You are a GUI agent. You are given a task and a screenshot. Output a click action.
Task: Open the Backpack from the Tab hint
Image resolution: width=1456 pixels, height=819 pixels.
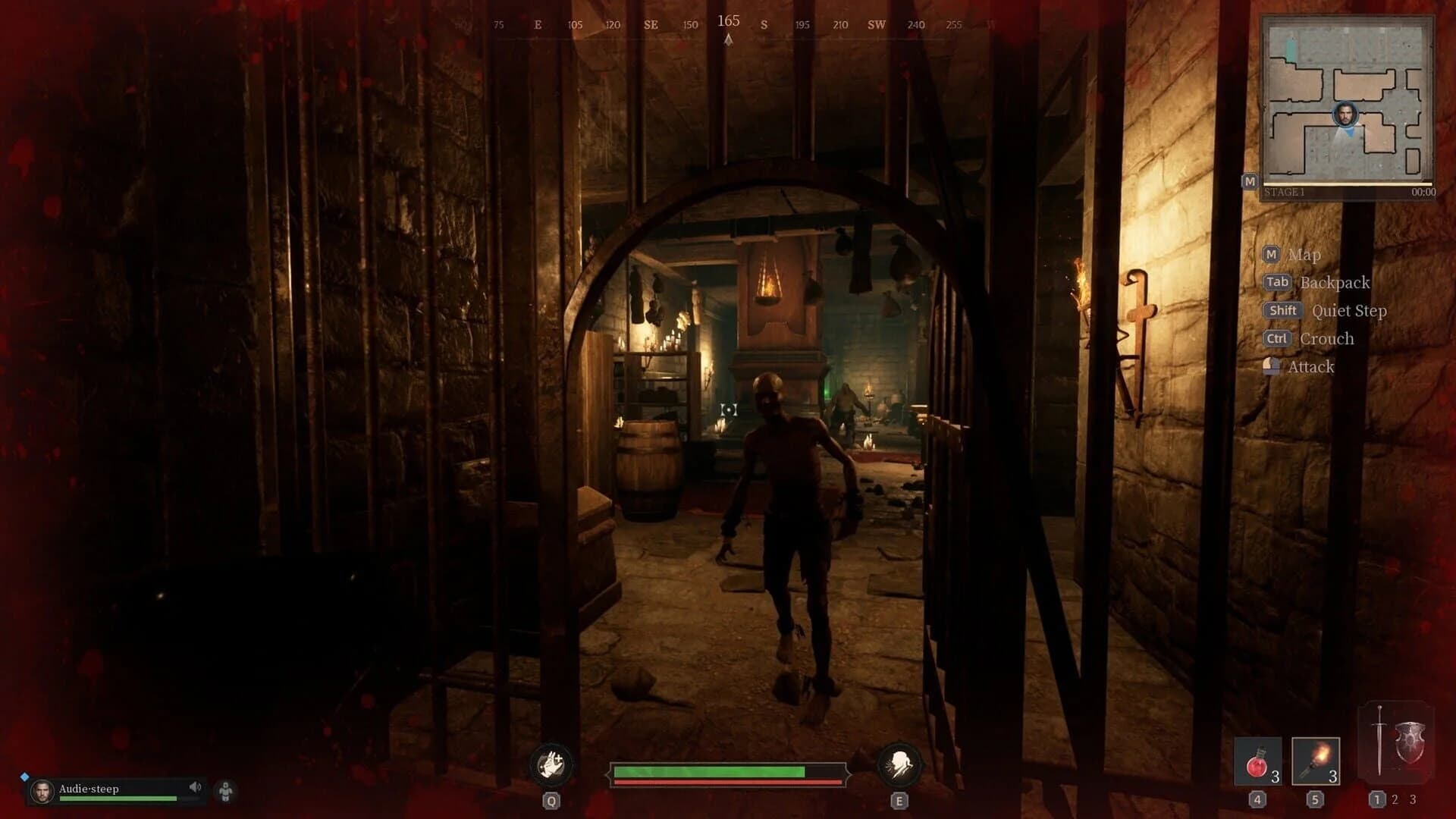coord(1278,281)
